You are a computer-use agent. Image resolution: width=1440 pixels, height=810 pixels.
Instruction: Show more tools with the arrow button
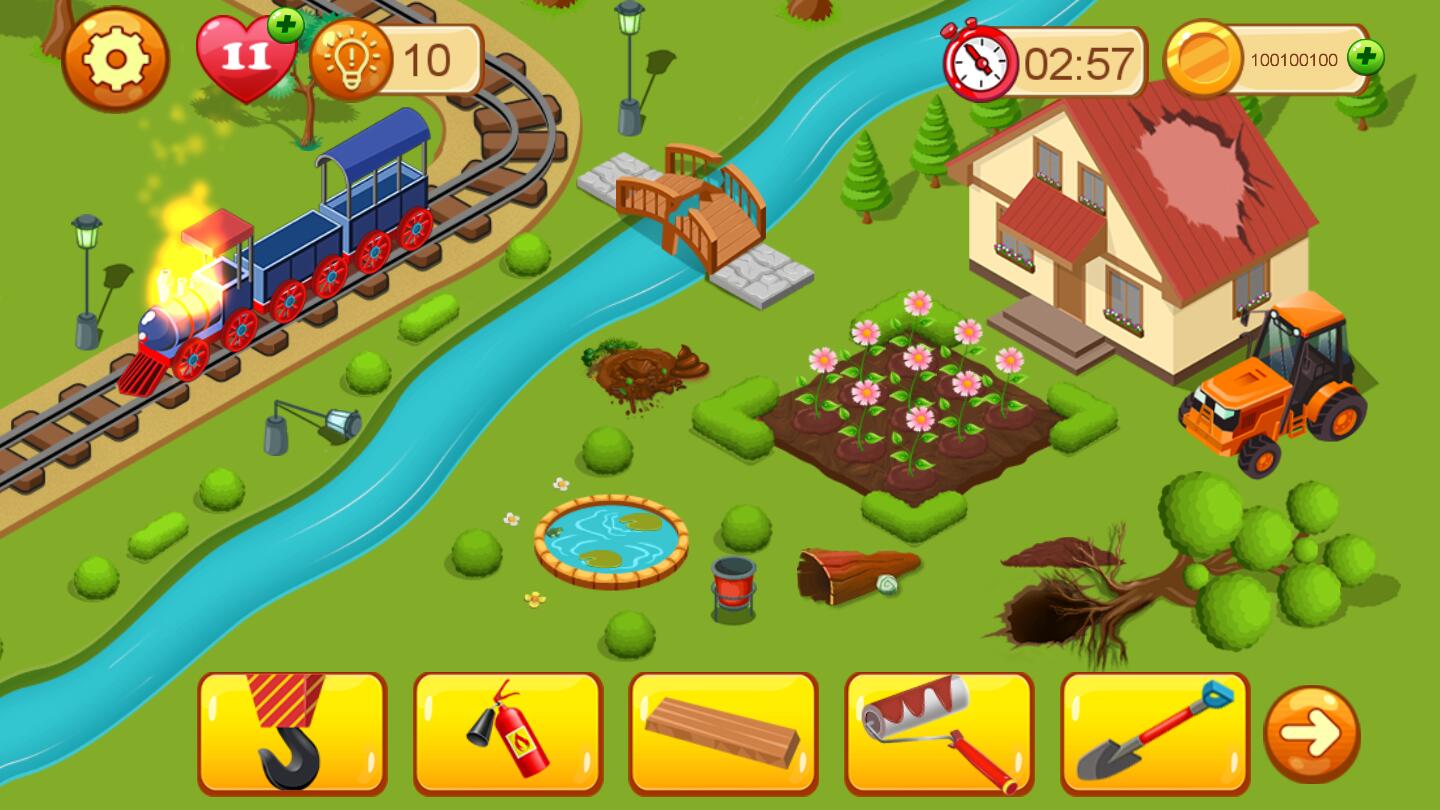tap(1312, 734)
